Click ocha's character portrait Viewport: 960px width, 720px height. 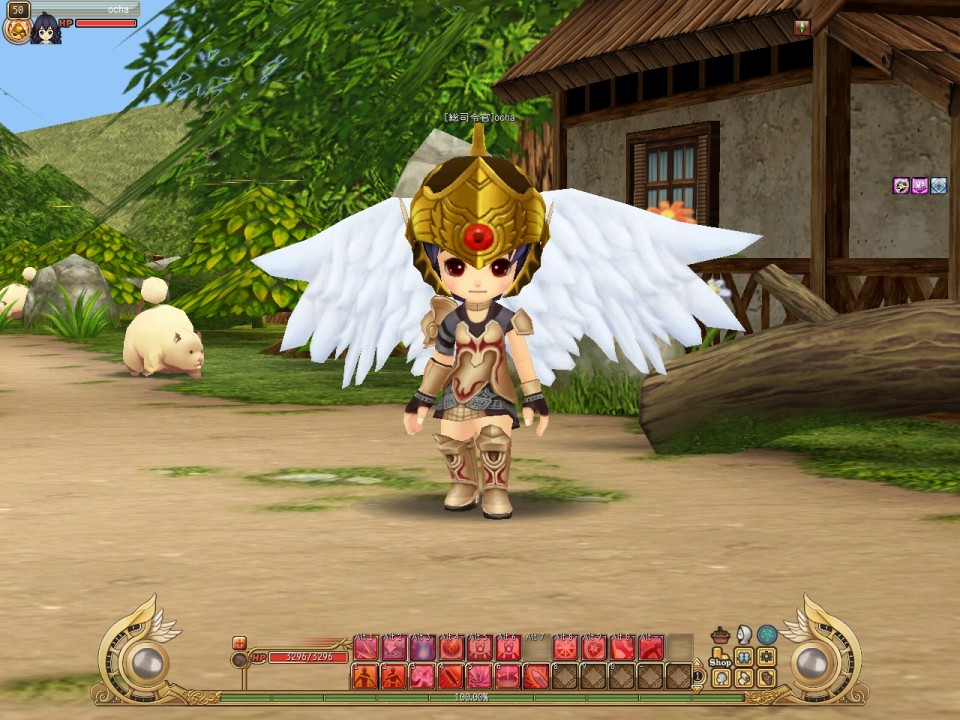[45, 28]
